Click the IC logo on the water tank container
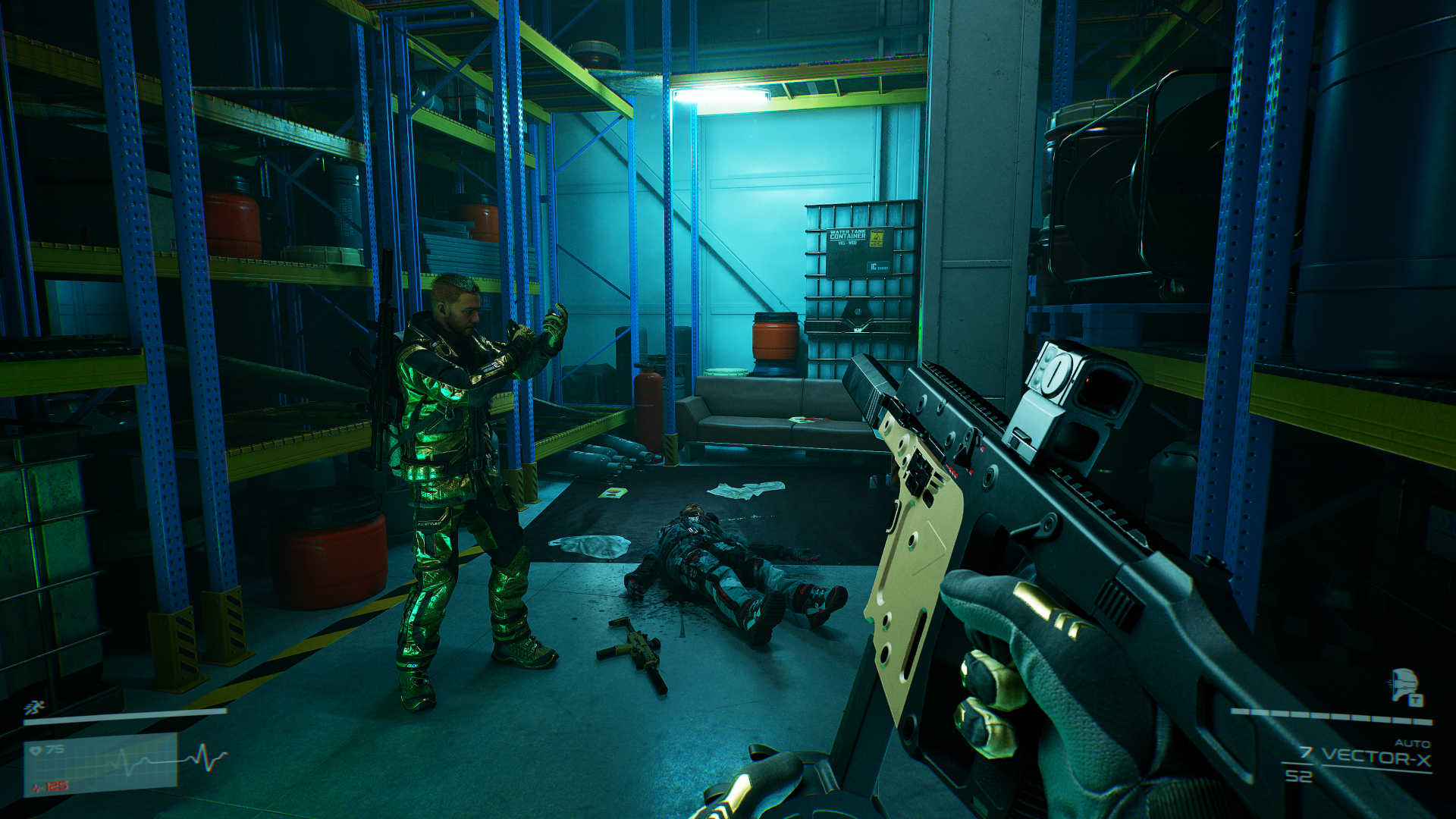 point(874,267)
